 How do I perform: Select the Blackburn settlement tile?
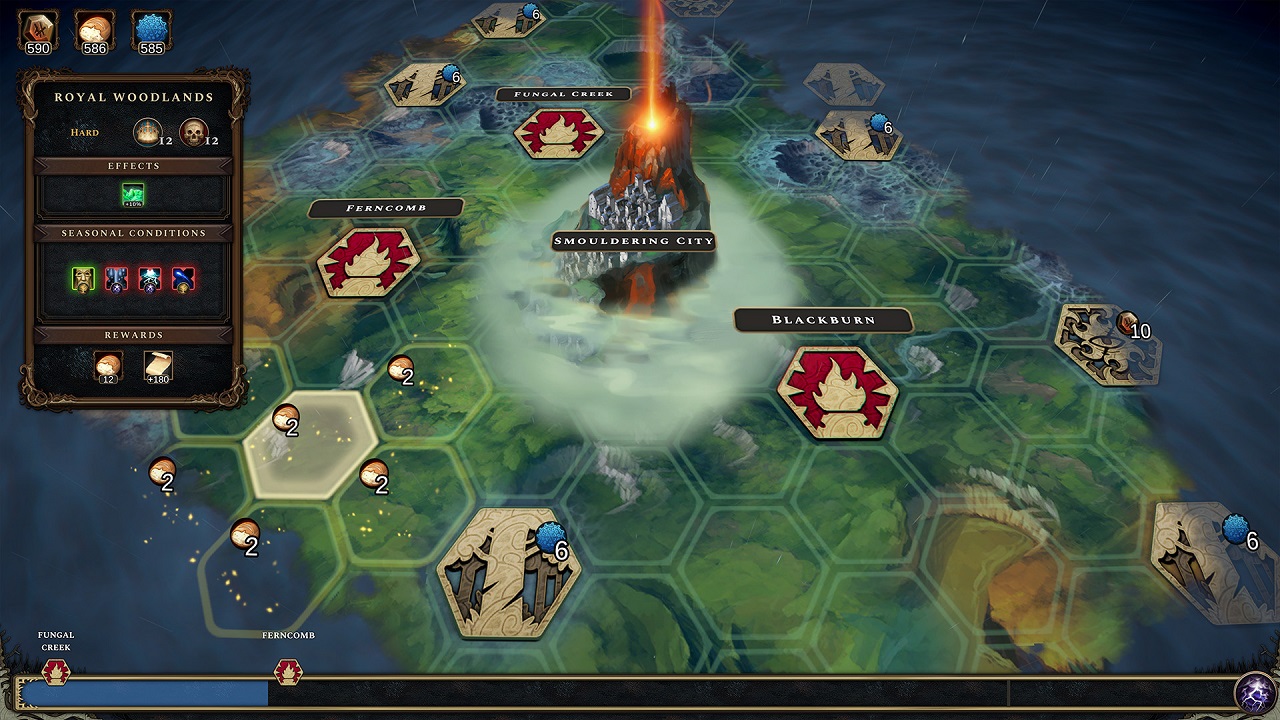pyautogui.click(x=837, y=392)
